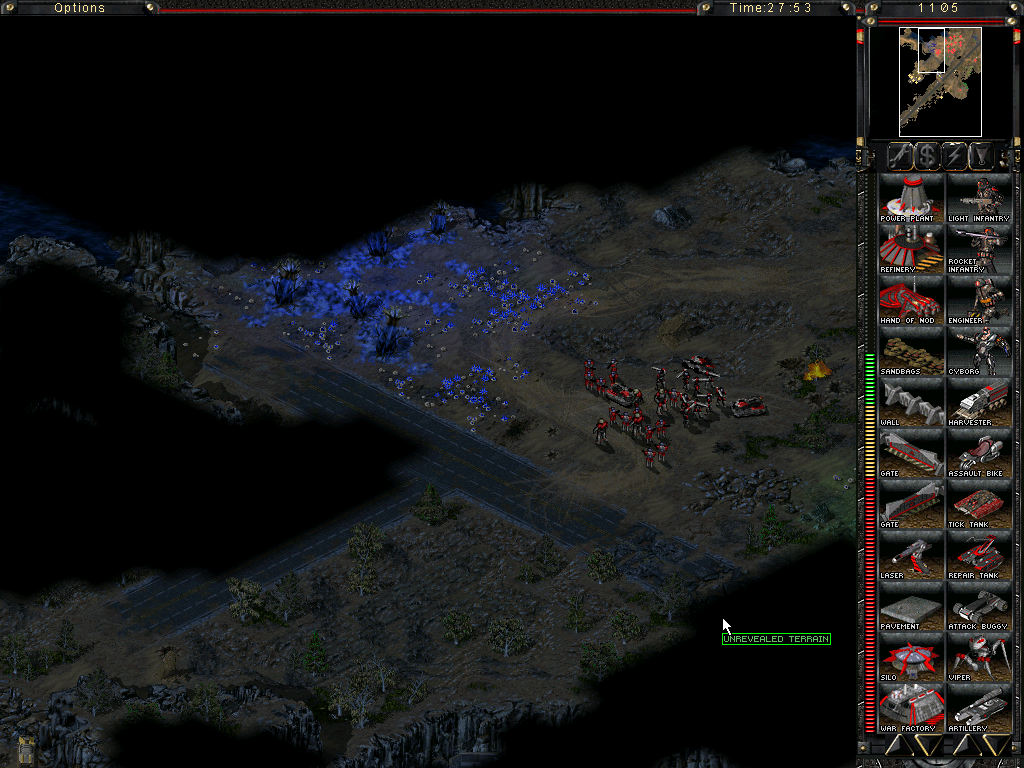1024x768 pixels.
Task: Activate the repair wrench button
Action: tap(902, 156)
